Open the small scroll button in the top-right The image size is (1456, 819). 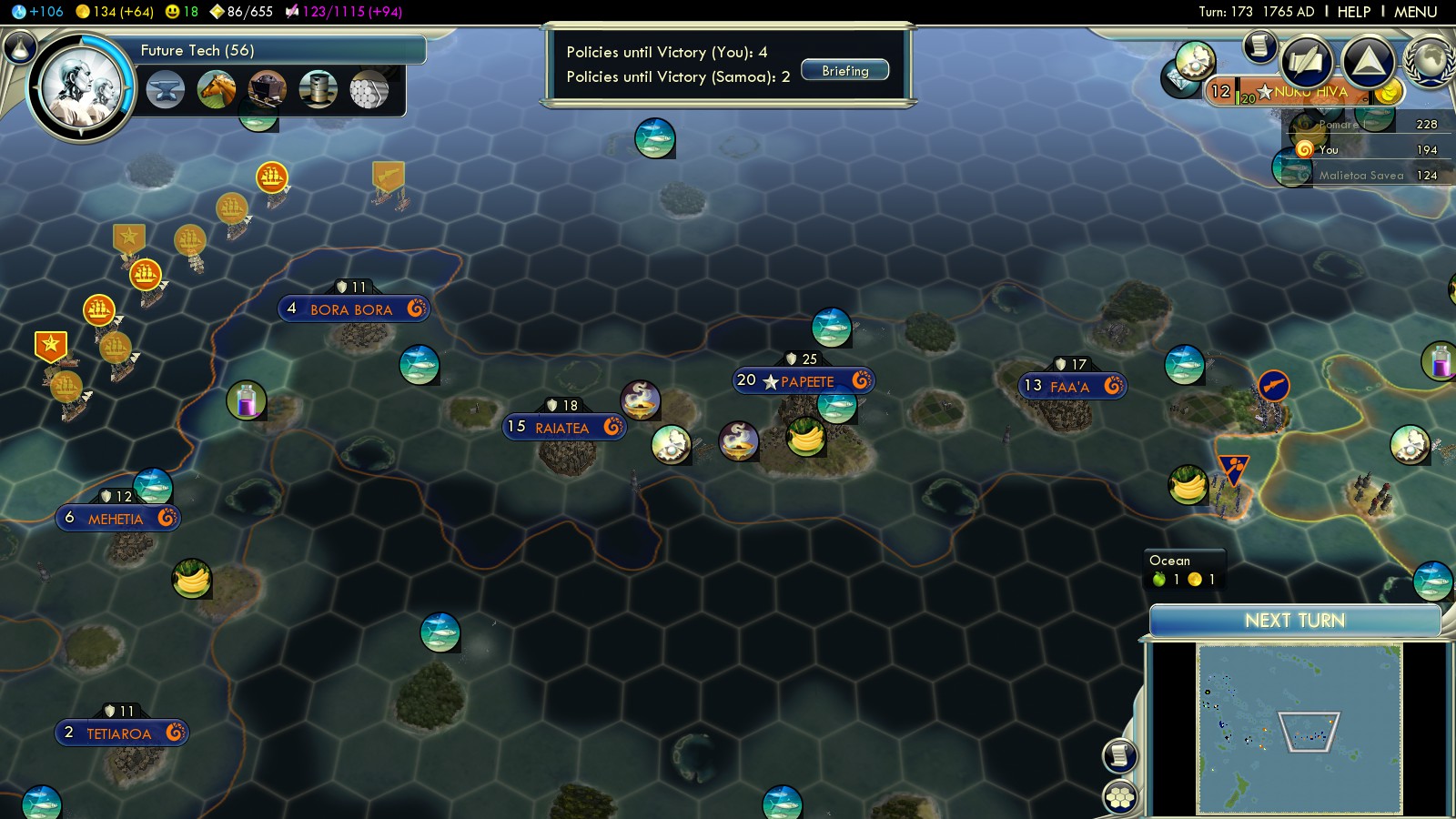tap(1259, 45)
